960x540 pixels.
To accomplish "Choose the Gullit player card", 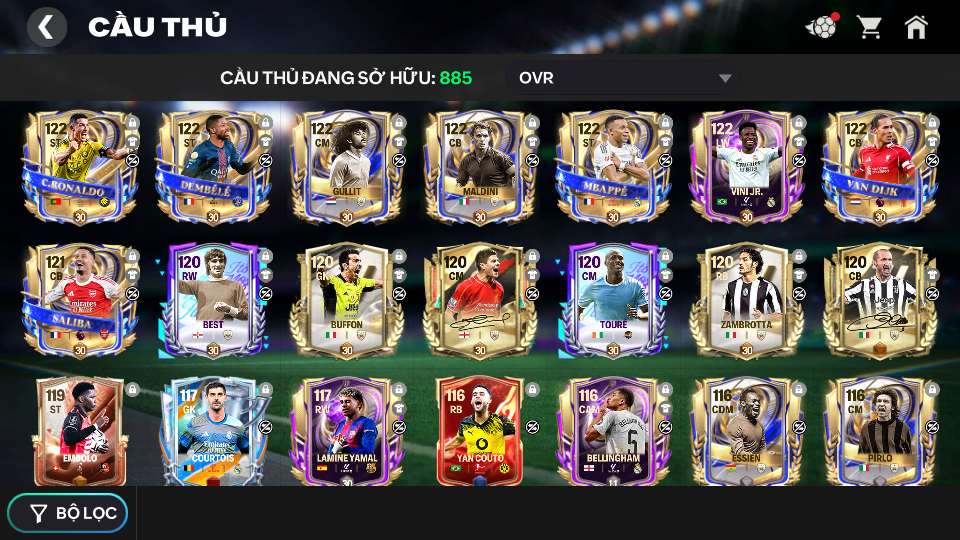I will tap(346, 167).
